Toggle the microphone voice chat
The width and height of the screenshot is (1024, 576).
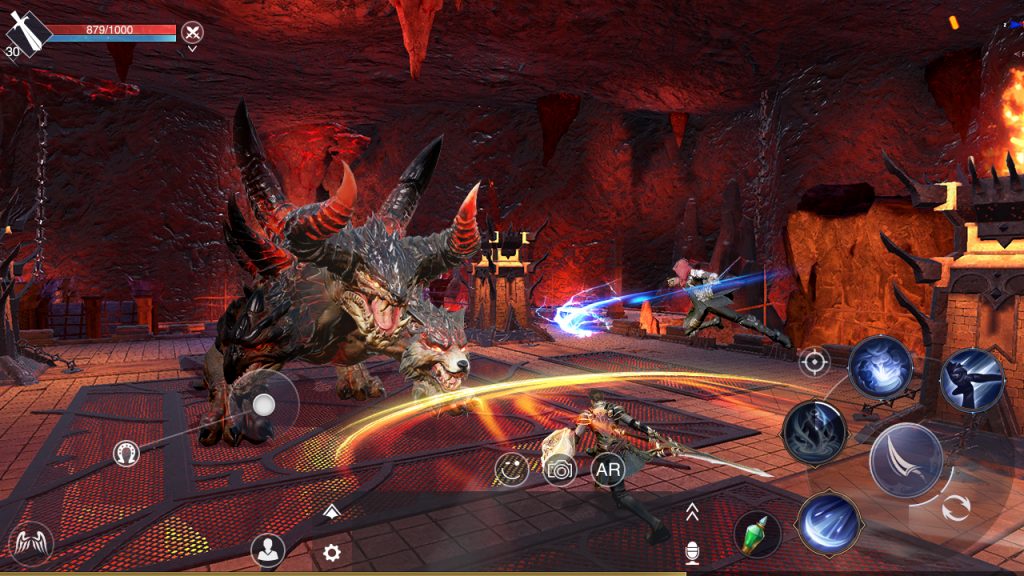pos(691,551)
